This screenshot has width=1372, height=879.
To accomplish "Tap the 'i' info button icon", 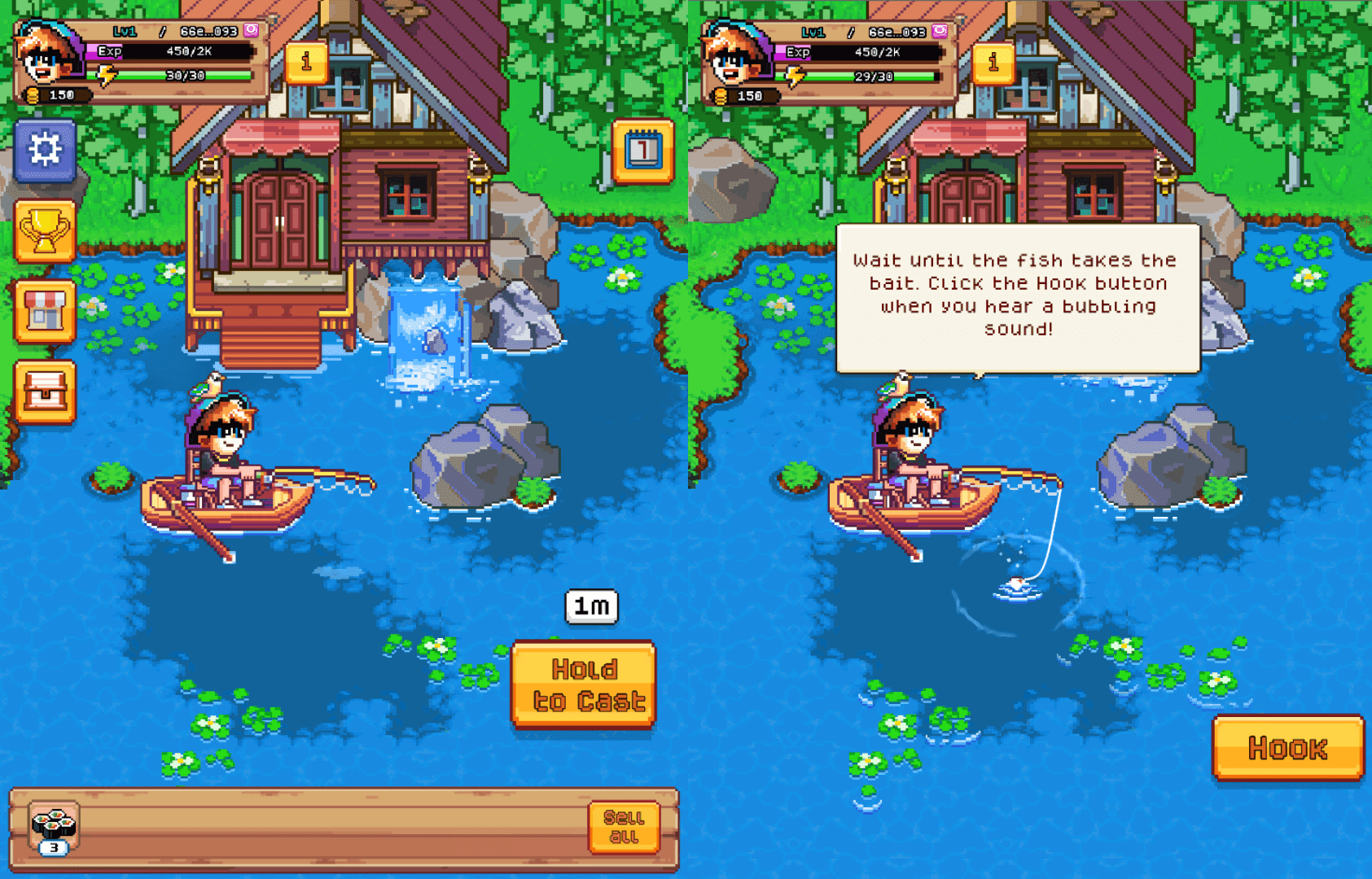I will pyautogui.click(x=305, y=63).
